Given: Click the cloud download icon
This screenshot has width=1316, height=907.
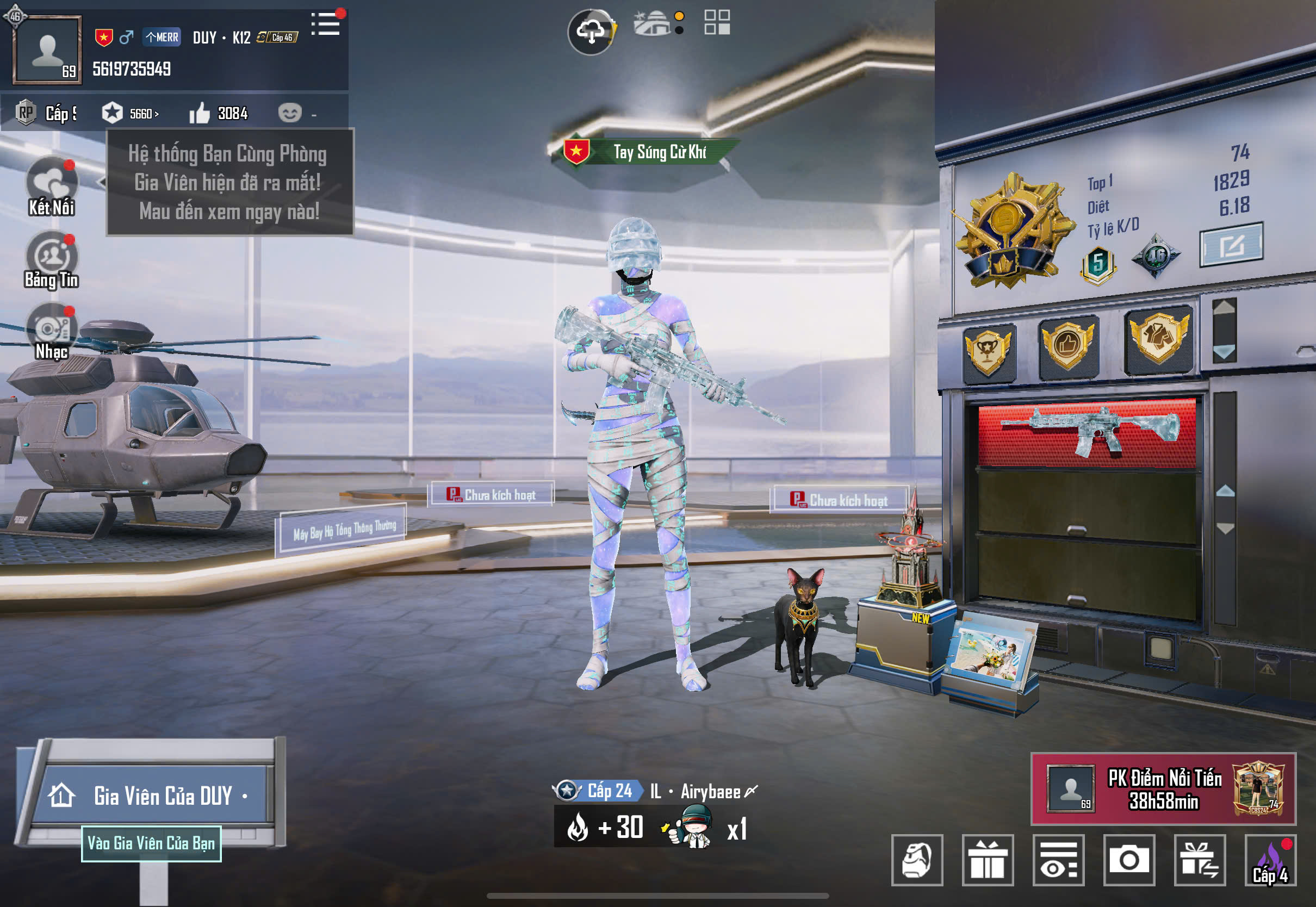Looking at the screenshot, I should click(591, 32).
